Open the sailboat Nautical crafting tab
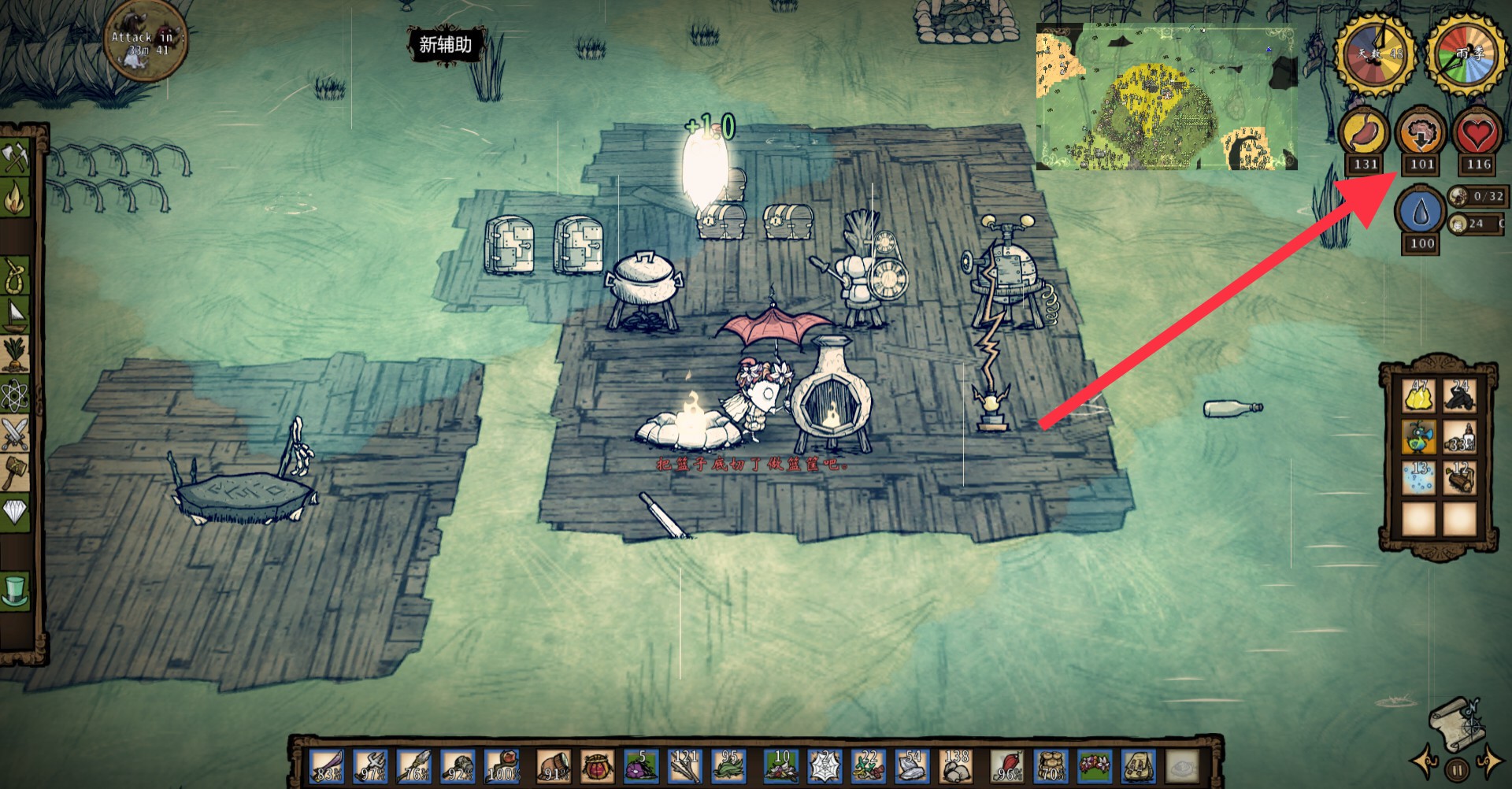Screen dimensions: 1512x789 point(17,316)
